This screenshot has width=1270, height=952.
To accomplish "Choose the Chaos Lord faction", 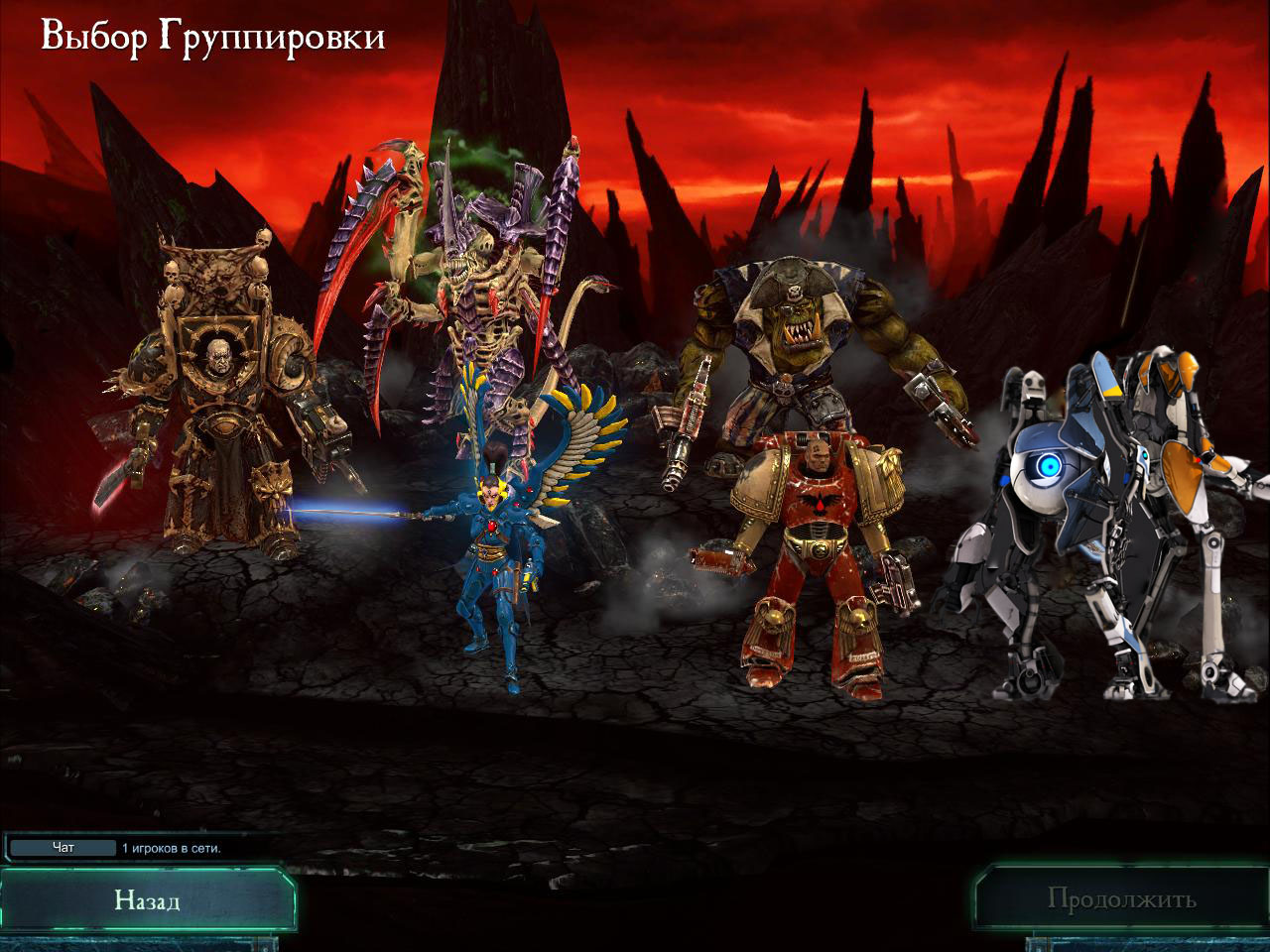I will click(223, 397).
